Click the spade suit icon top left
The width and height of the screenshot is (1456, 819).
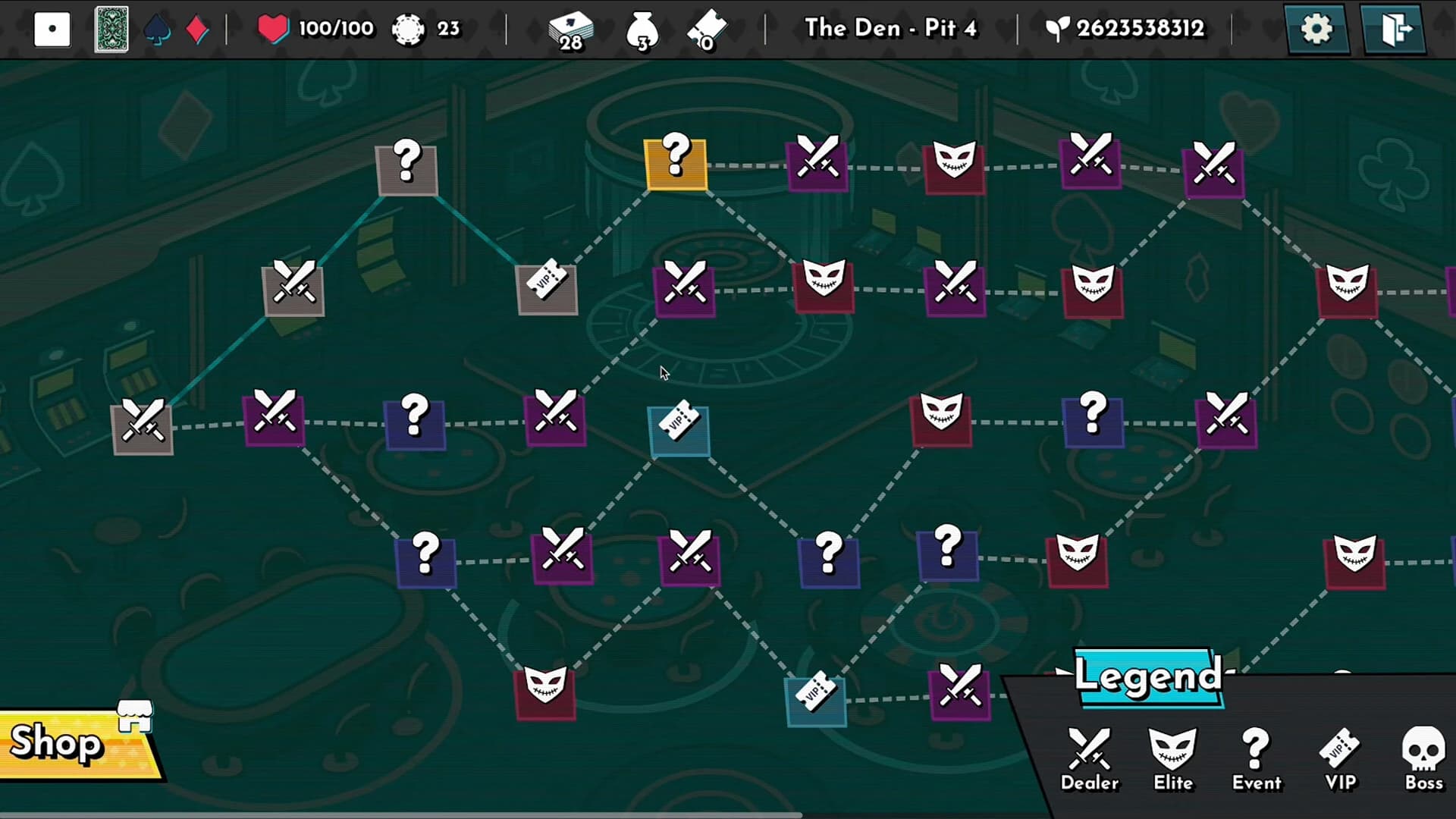pos(157,28)
